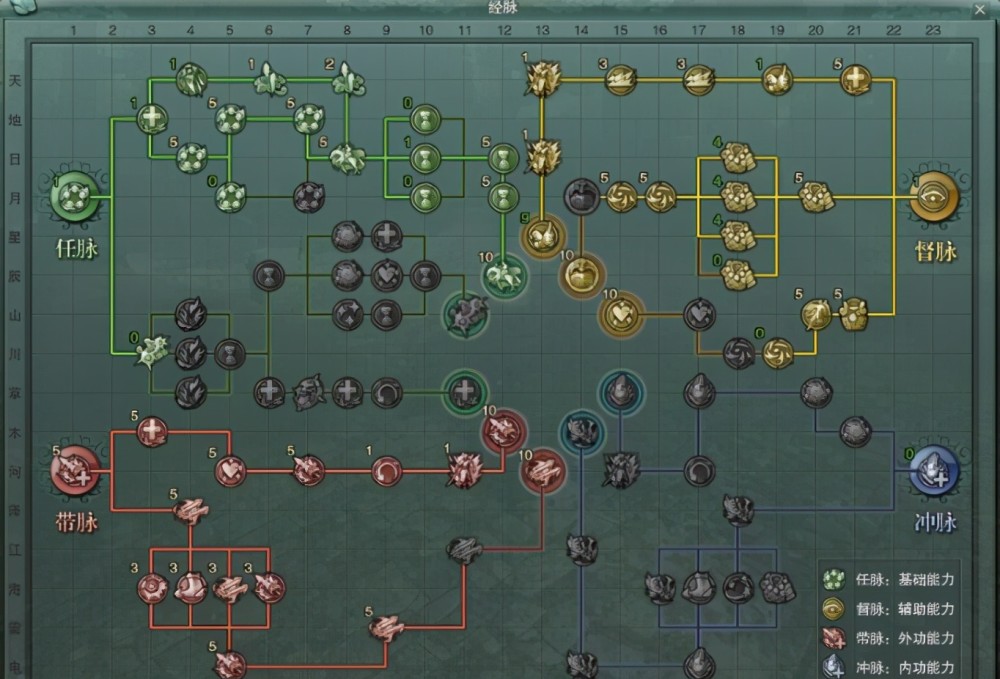Pick the red spiral node
Viewport: 1000px width, 679px height.
[x=387, y=470]
